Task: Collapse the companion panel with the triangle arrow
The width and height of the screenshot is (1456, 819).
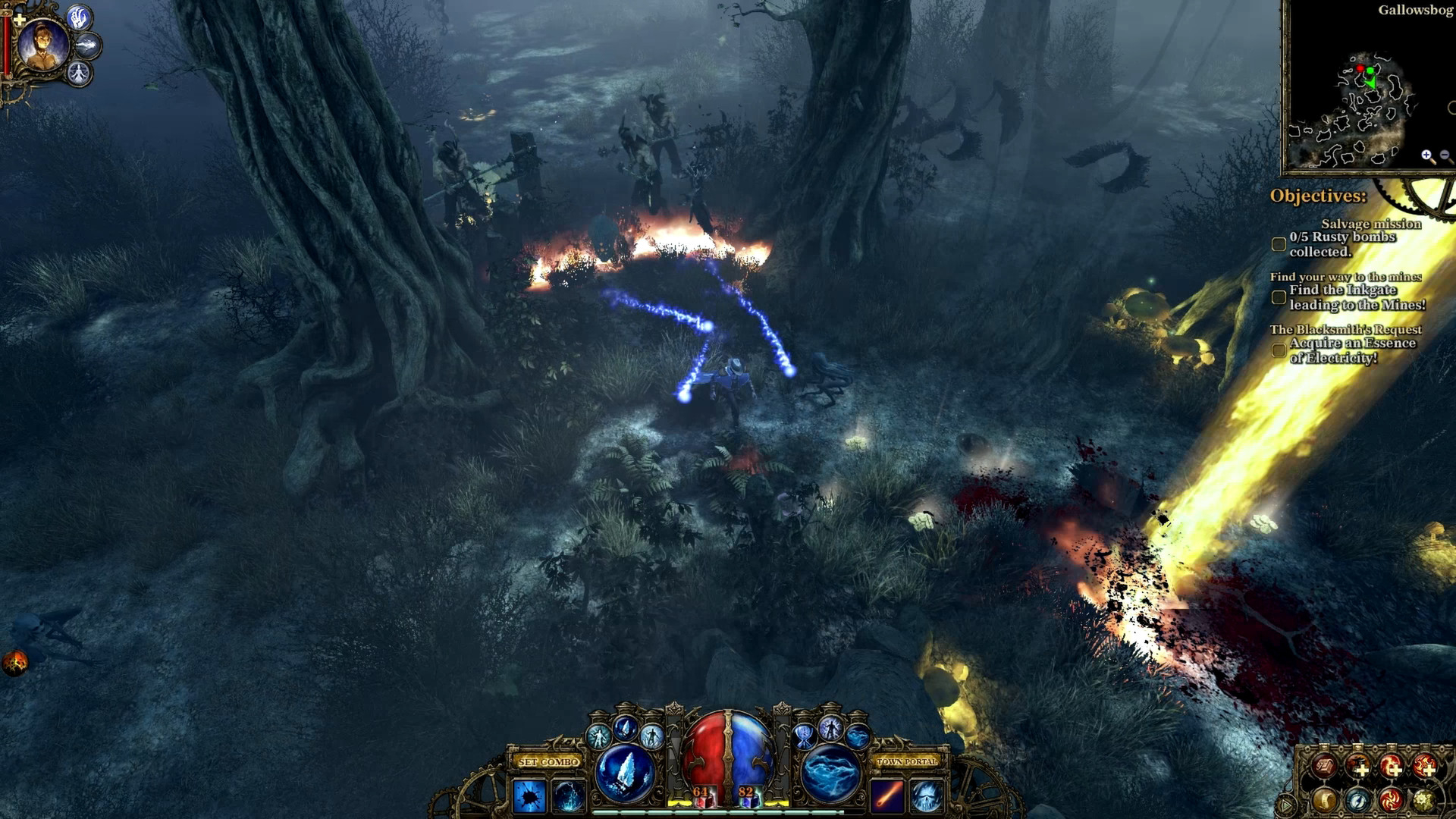Action: 1288,804
